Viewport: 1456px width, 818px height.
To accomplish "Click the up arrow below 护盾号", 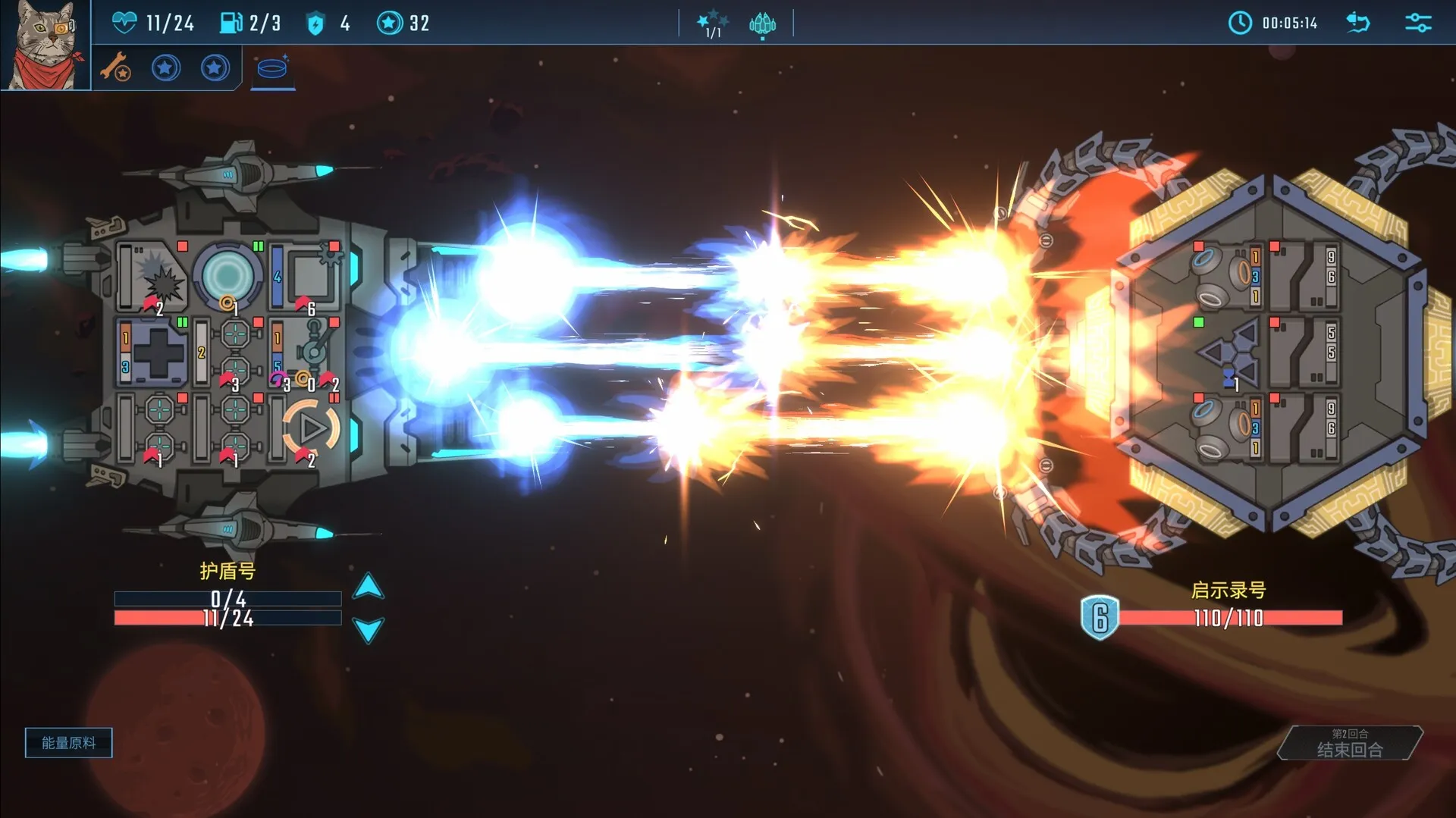I will (x=369, y=588).
